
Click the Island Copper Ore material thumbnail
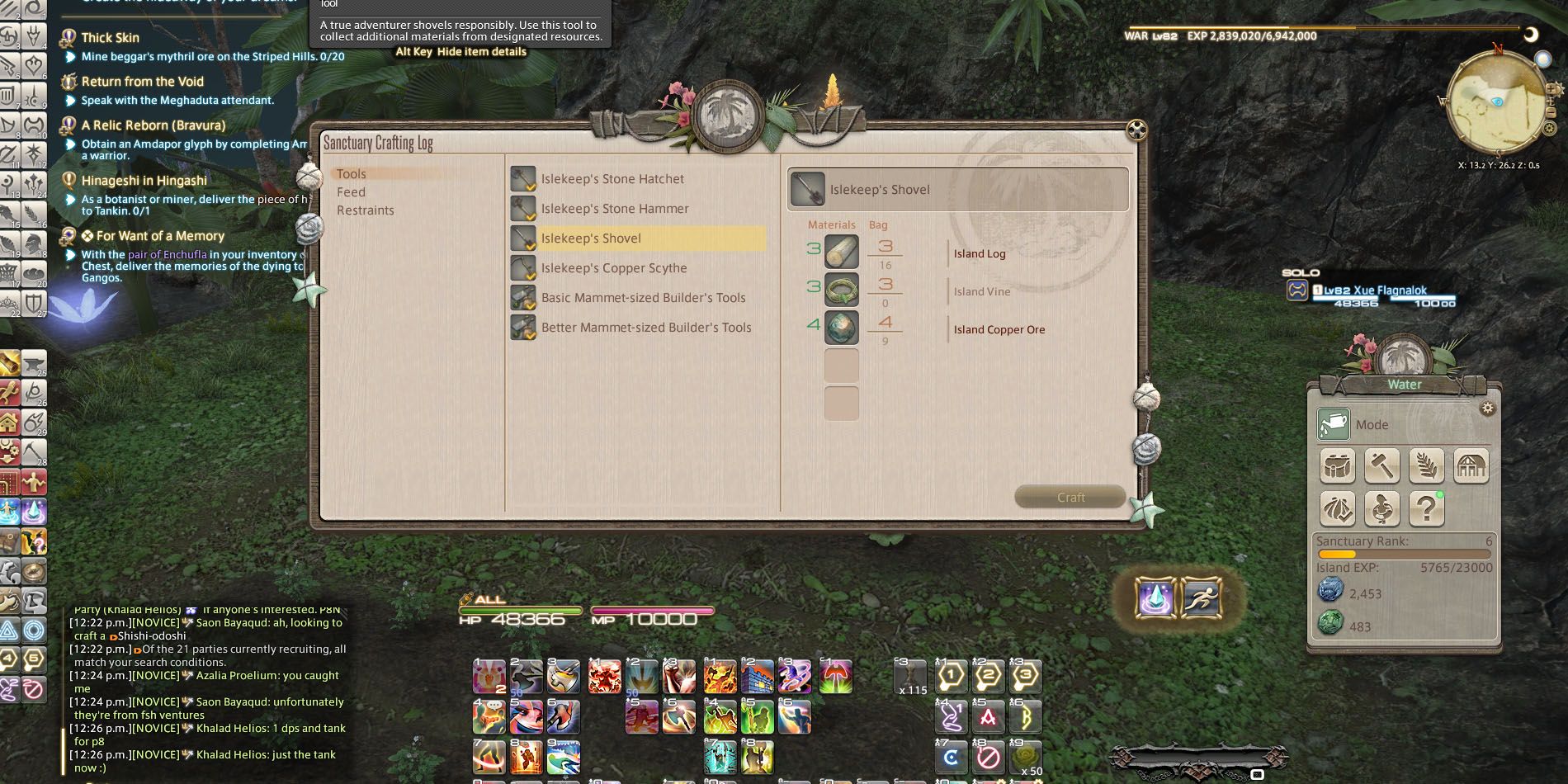click(x=841, y=327)
